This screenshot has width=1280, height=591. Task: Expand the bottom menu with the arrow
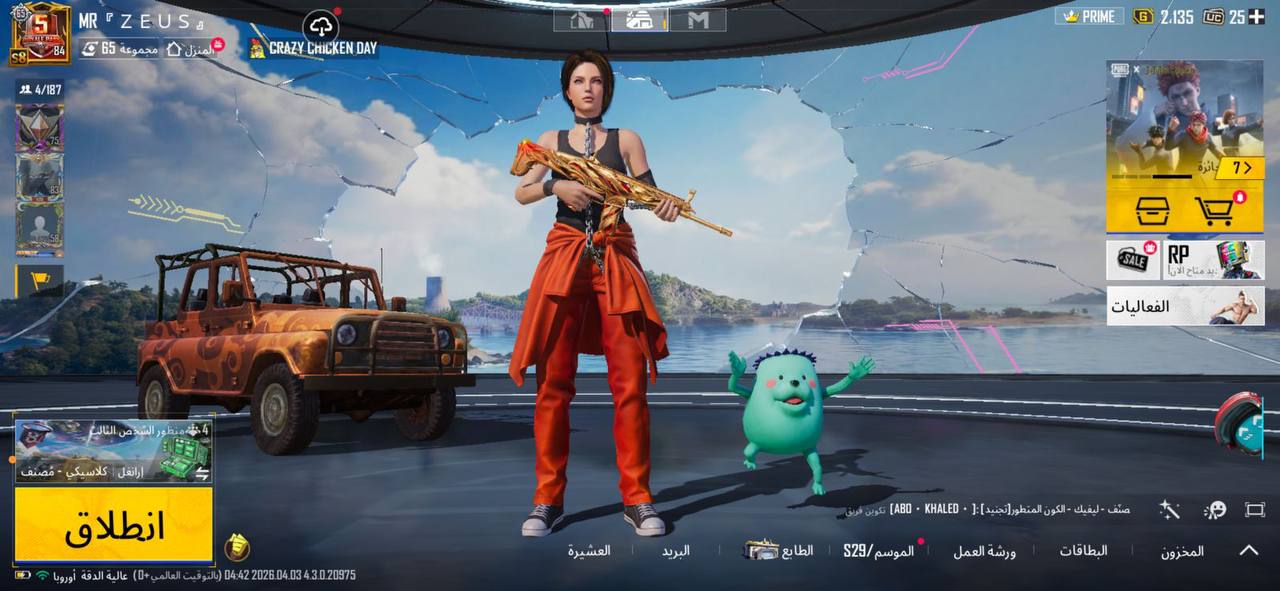[1249, 550]
